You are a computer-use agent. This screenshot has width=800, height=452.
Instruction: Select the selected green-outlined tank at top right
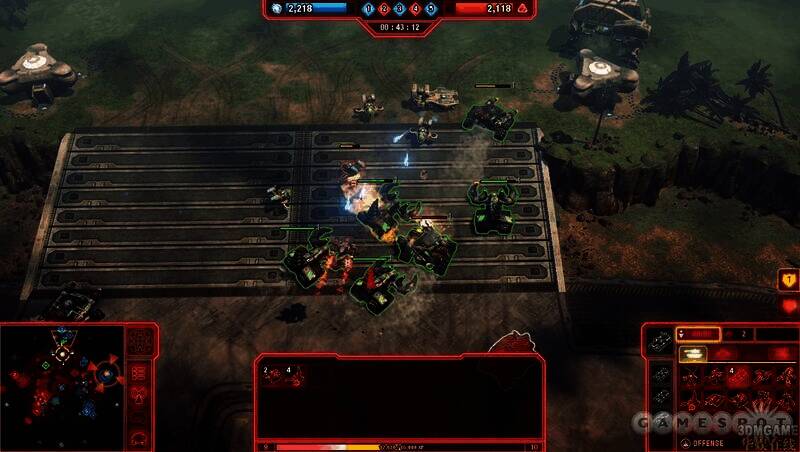490,117
